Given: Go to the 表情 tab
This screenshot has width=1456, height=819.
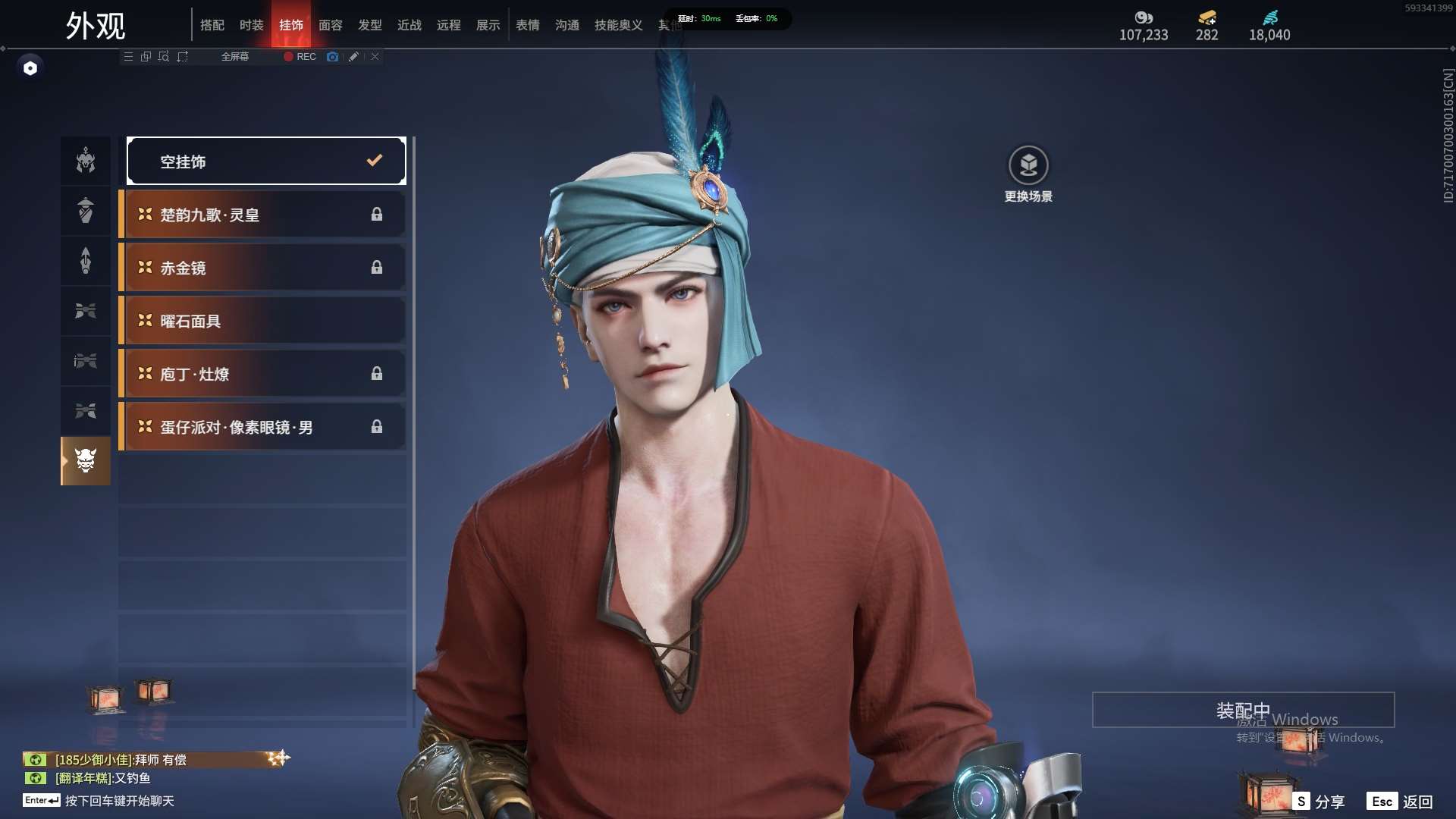Looking at the screenshot, I should [x=528, y=25].
